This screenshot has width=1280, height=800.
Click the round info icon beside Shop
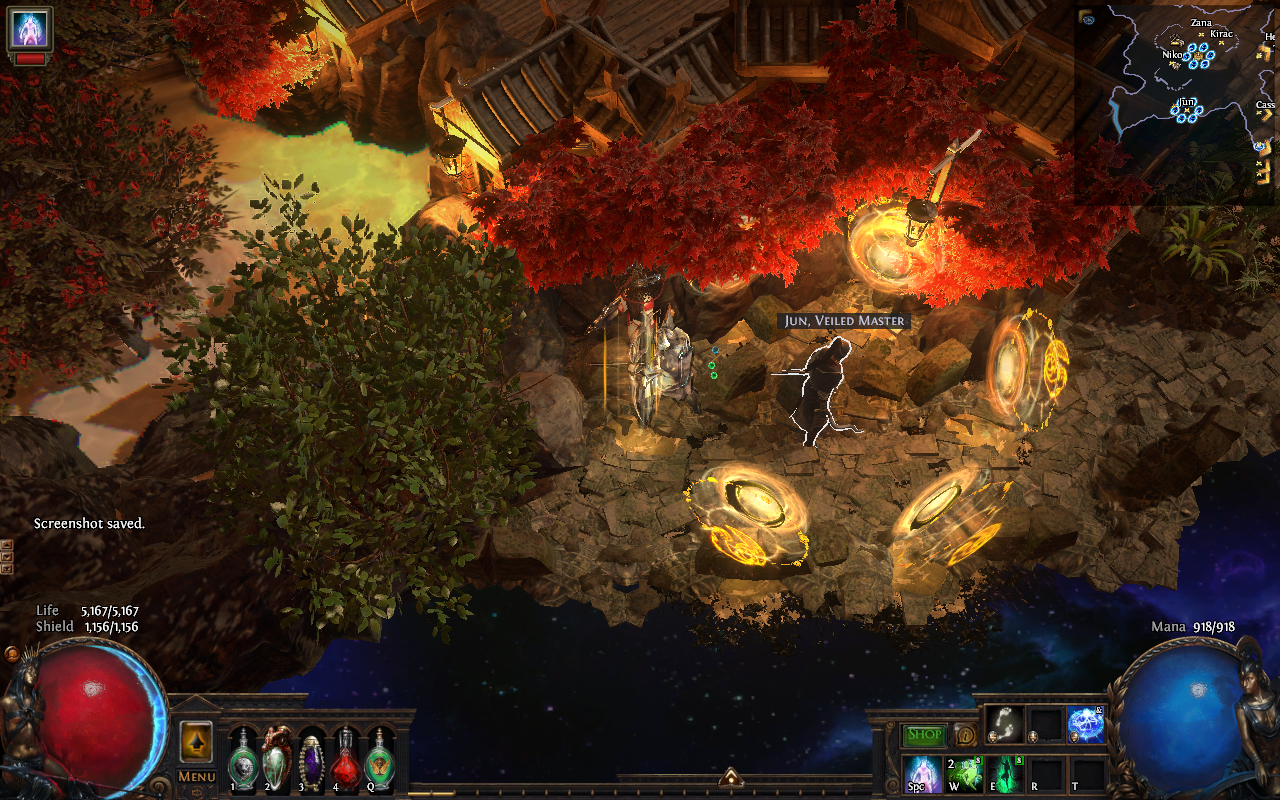964,735
